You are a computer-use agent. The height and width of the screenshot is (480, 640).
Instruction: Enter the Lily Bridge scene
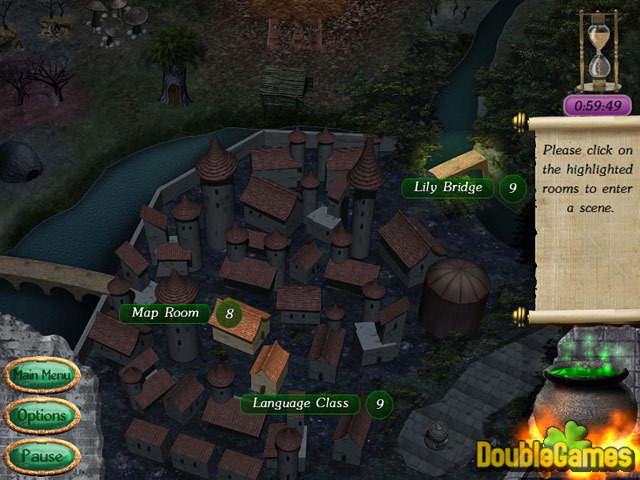(448, 187)
